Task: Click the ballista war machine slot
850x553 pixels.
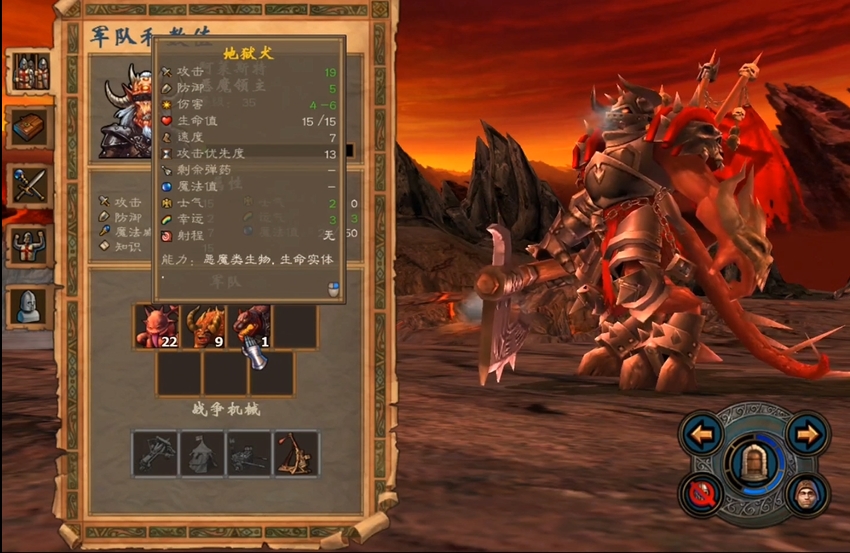Action: coord(155,453)
